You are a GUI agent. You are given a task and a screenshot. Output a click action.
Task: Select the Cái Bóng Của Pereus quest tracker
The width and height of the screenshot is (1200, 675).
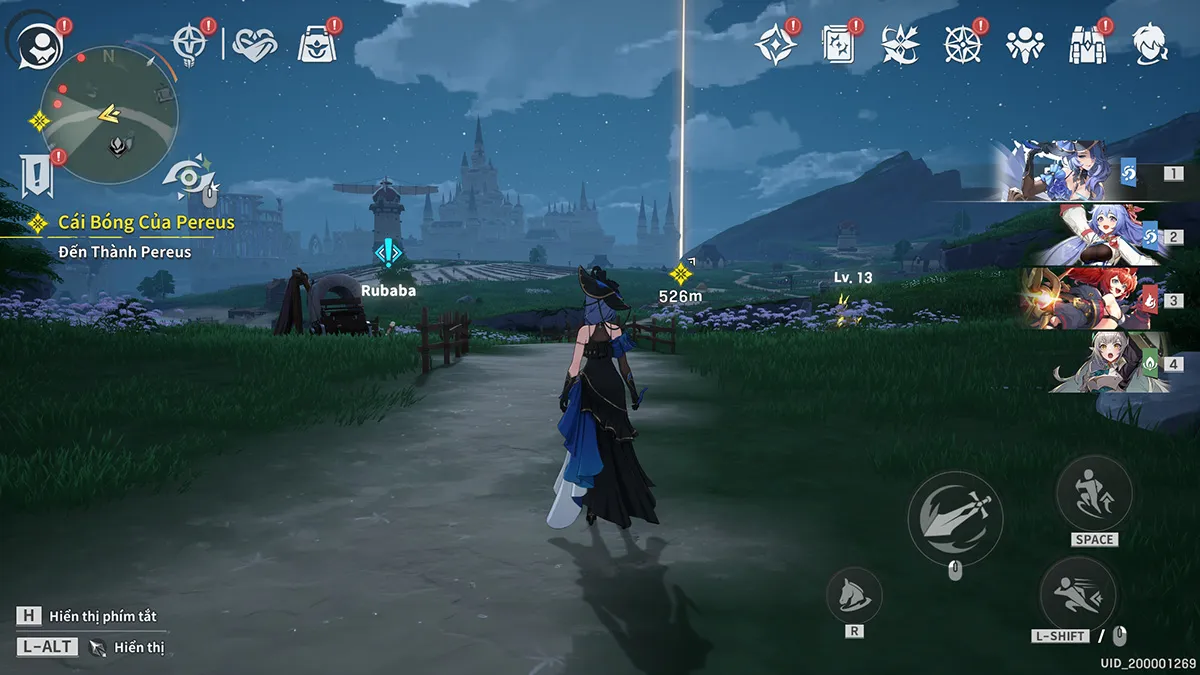[146, 222]
